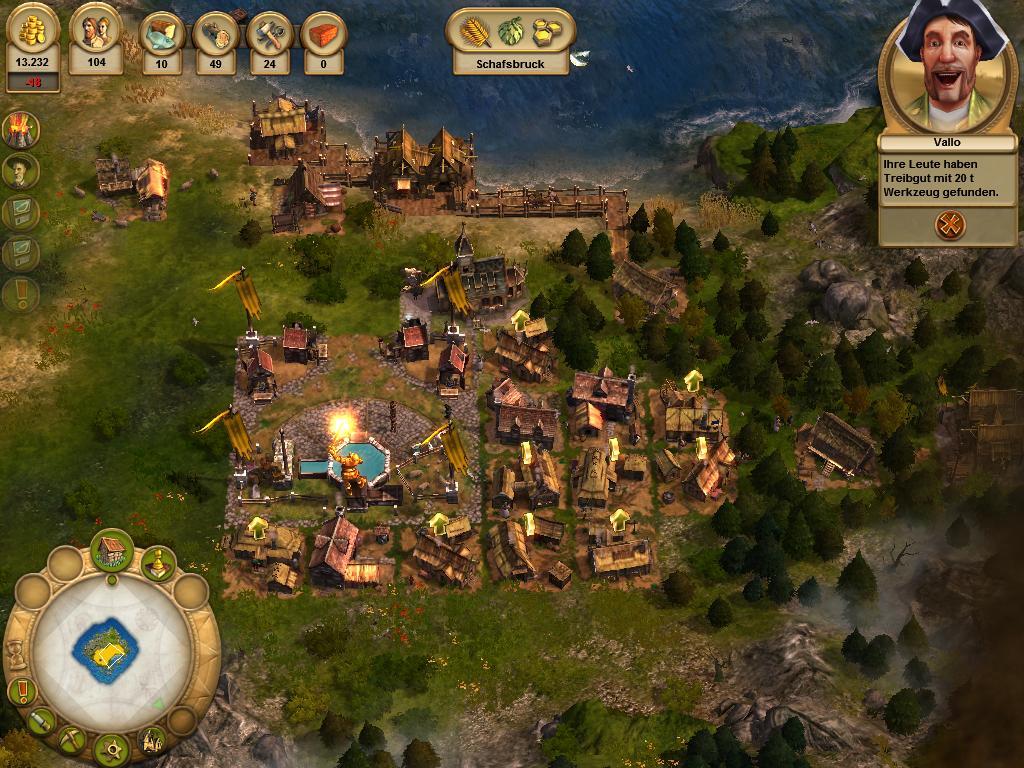
Task: Open the golden pawn statue menu
Action: (158, 564)
